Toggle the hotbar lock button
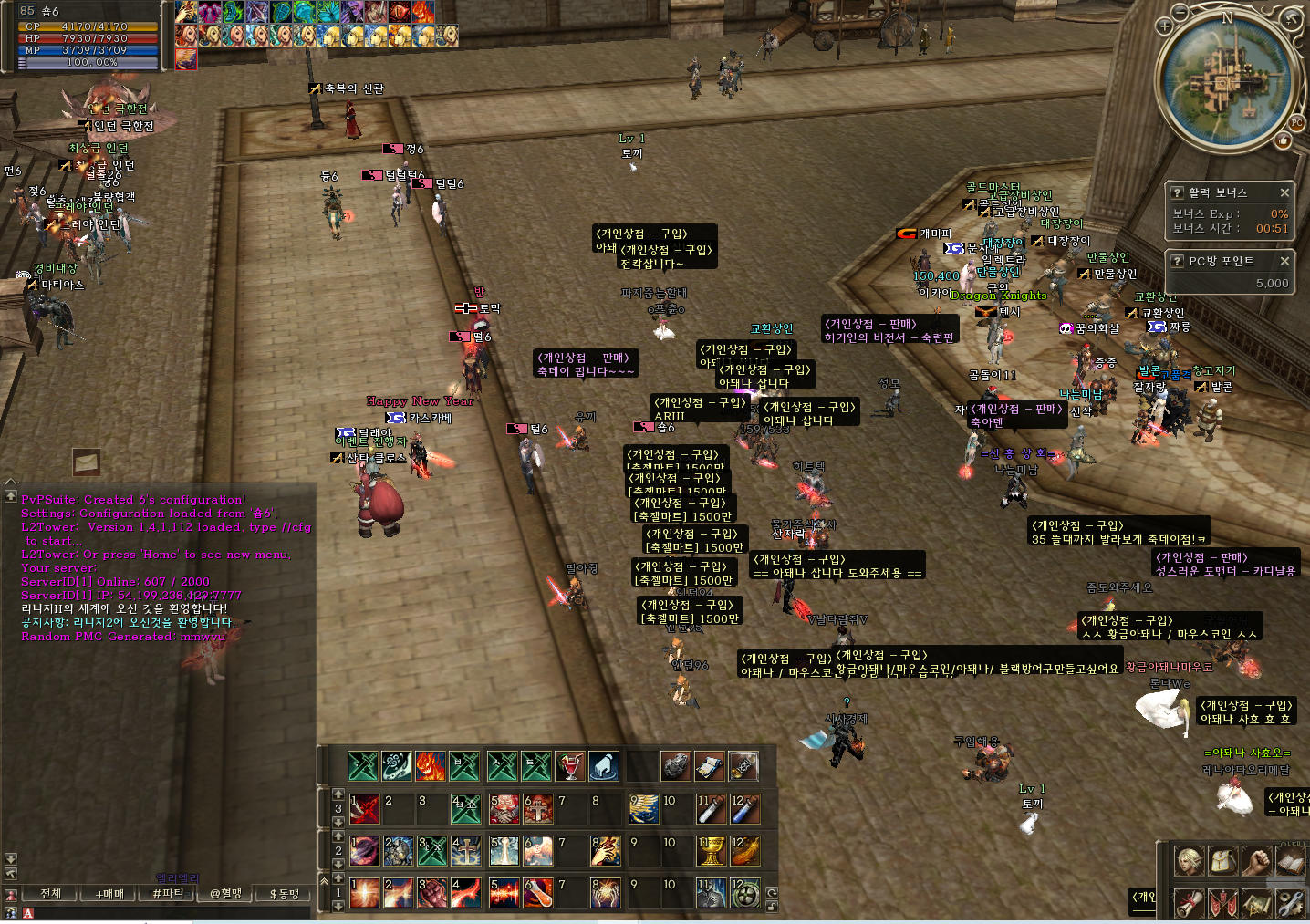Viewport: 1310px width, 924px height. pyautogui.click(x=772, y=907)
